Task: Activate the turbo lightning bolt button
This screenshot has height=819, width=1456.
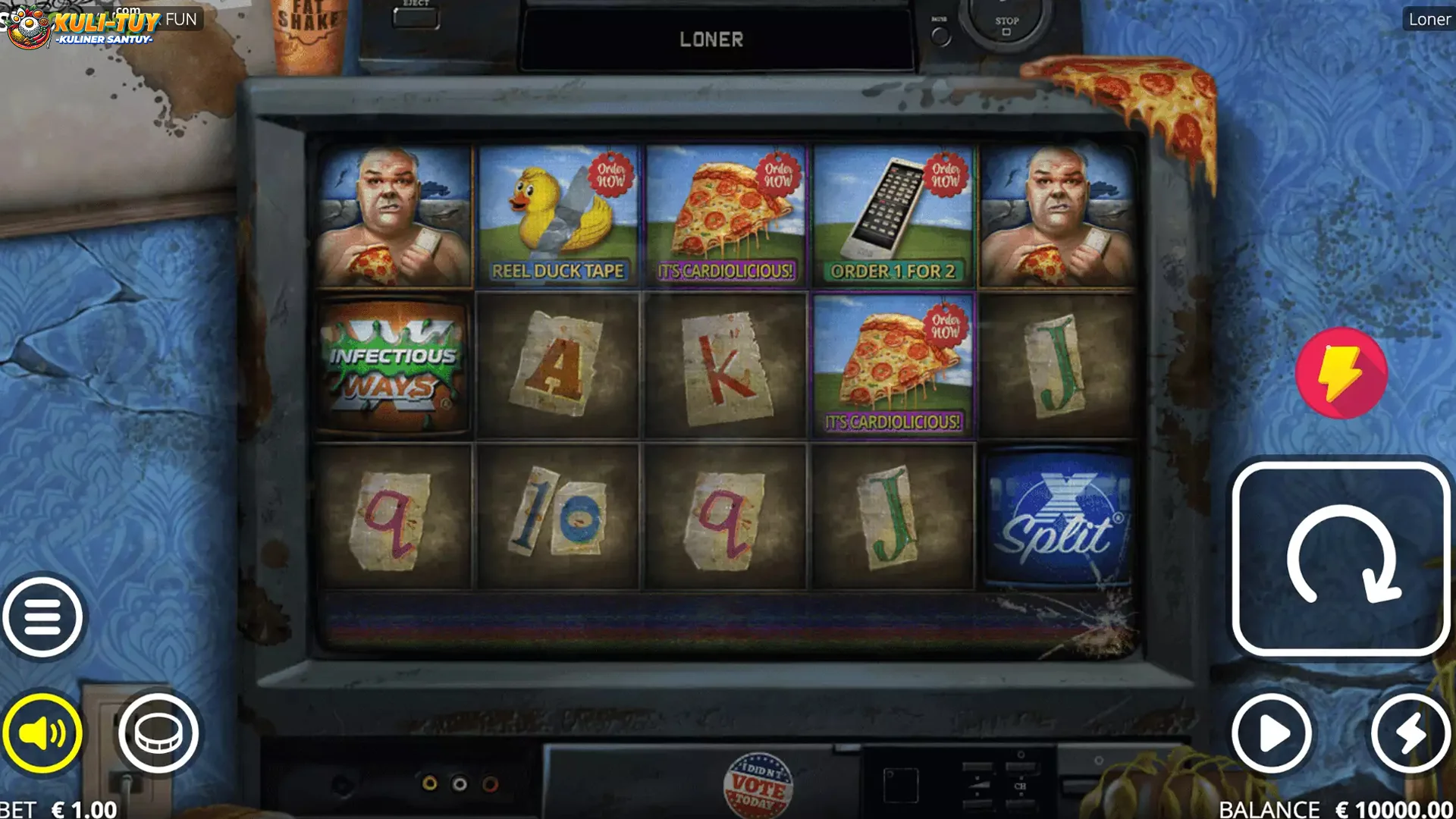Action: [x=1410, y=733]
